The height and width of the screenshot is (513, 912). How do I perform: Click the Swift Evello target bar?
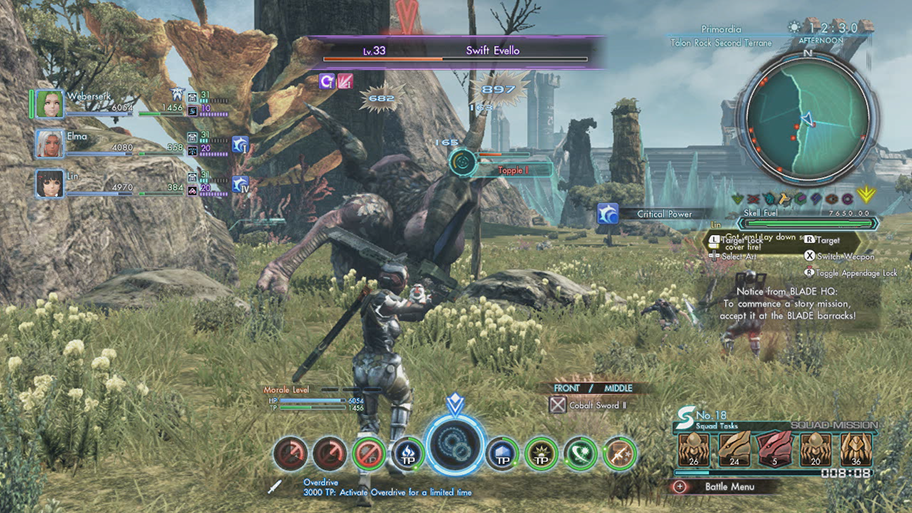(x=460, y=52)
